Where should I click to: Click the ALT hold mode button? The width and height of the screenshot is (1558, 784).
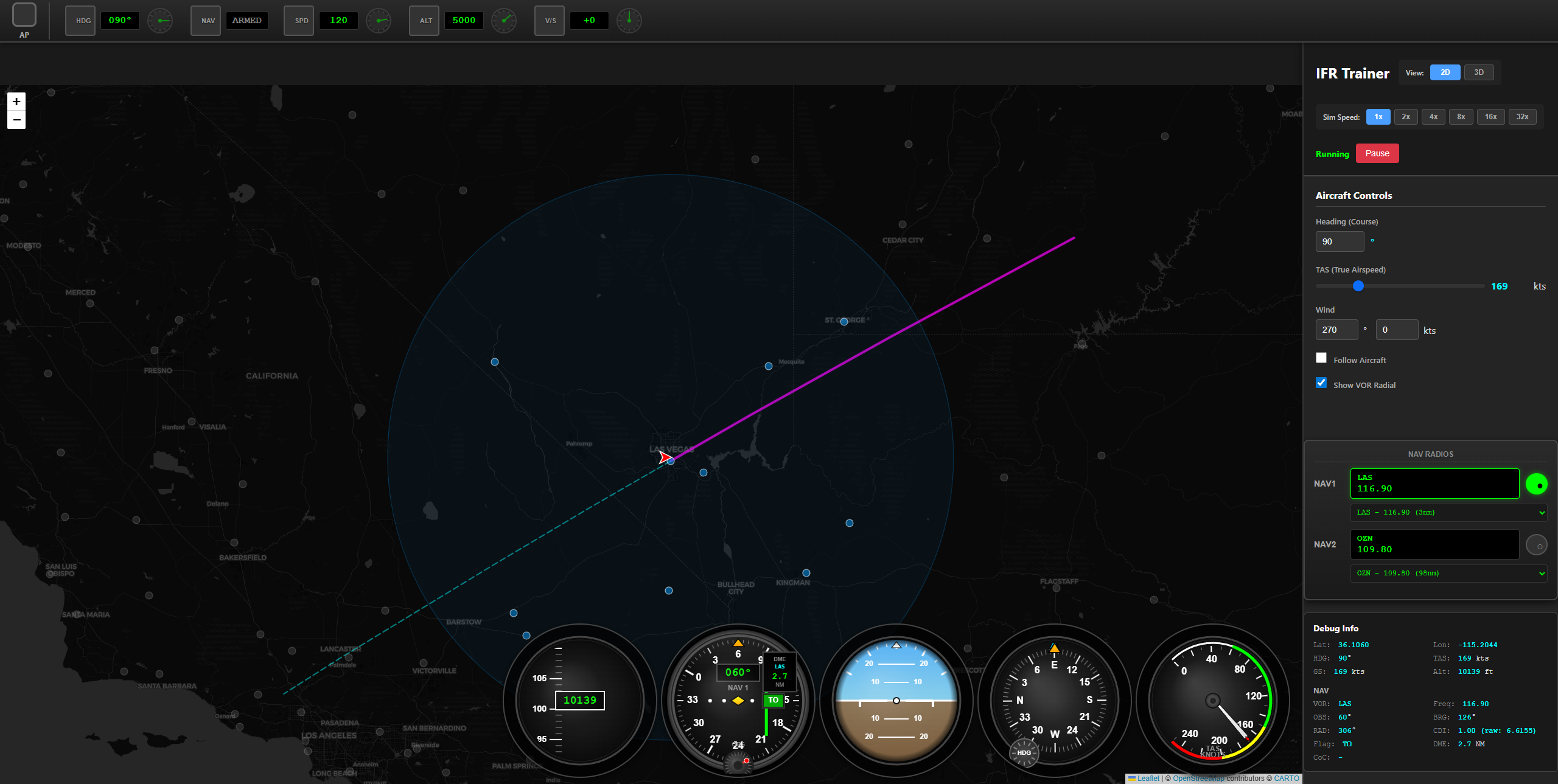(424, 20)
